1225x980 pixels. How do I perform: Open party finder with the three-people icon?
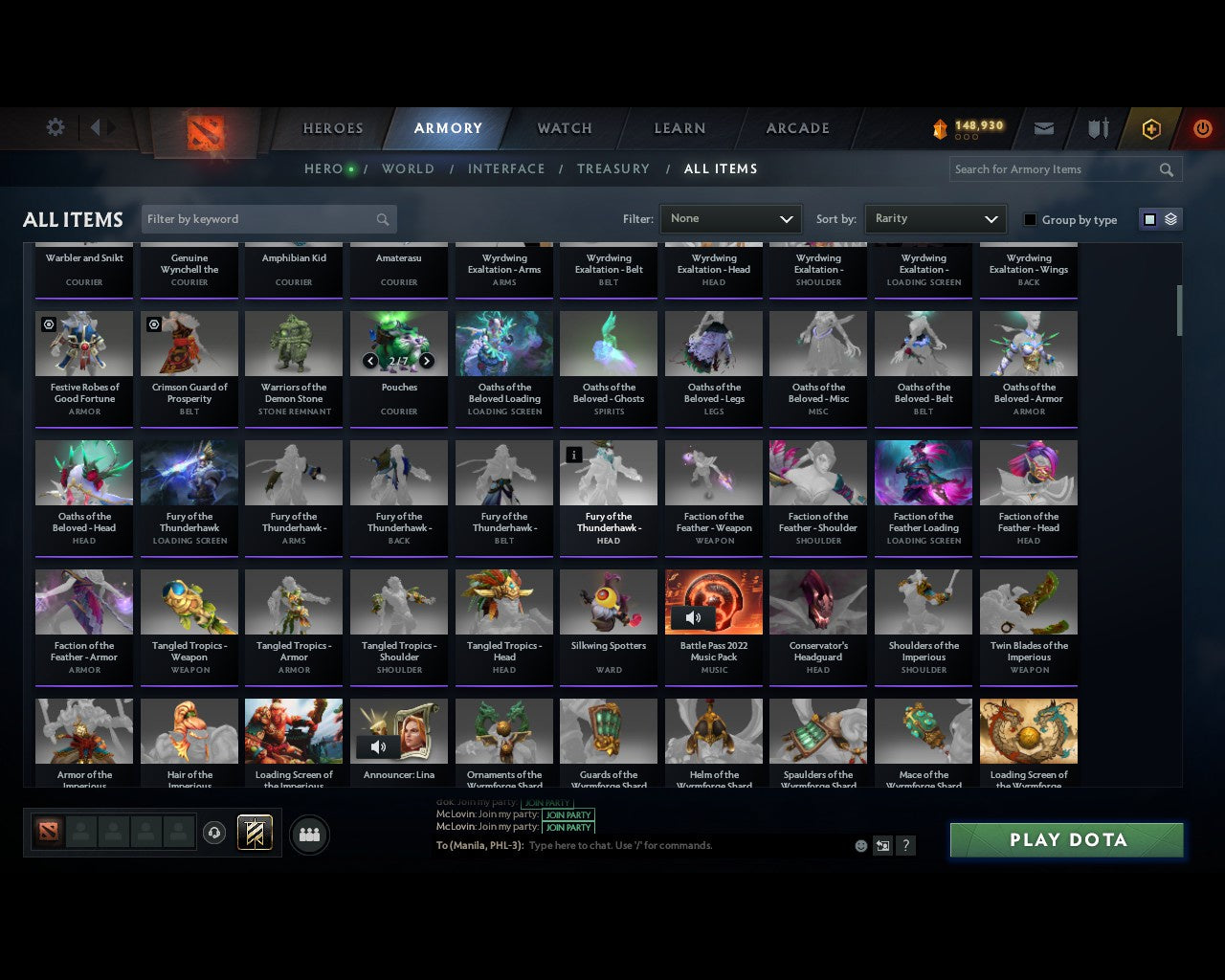point(309,834)
